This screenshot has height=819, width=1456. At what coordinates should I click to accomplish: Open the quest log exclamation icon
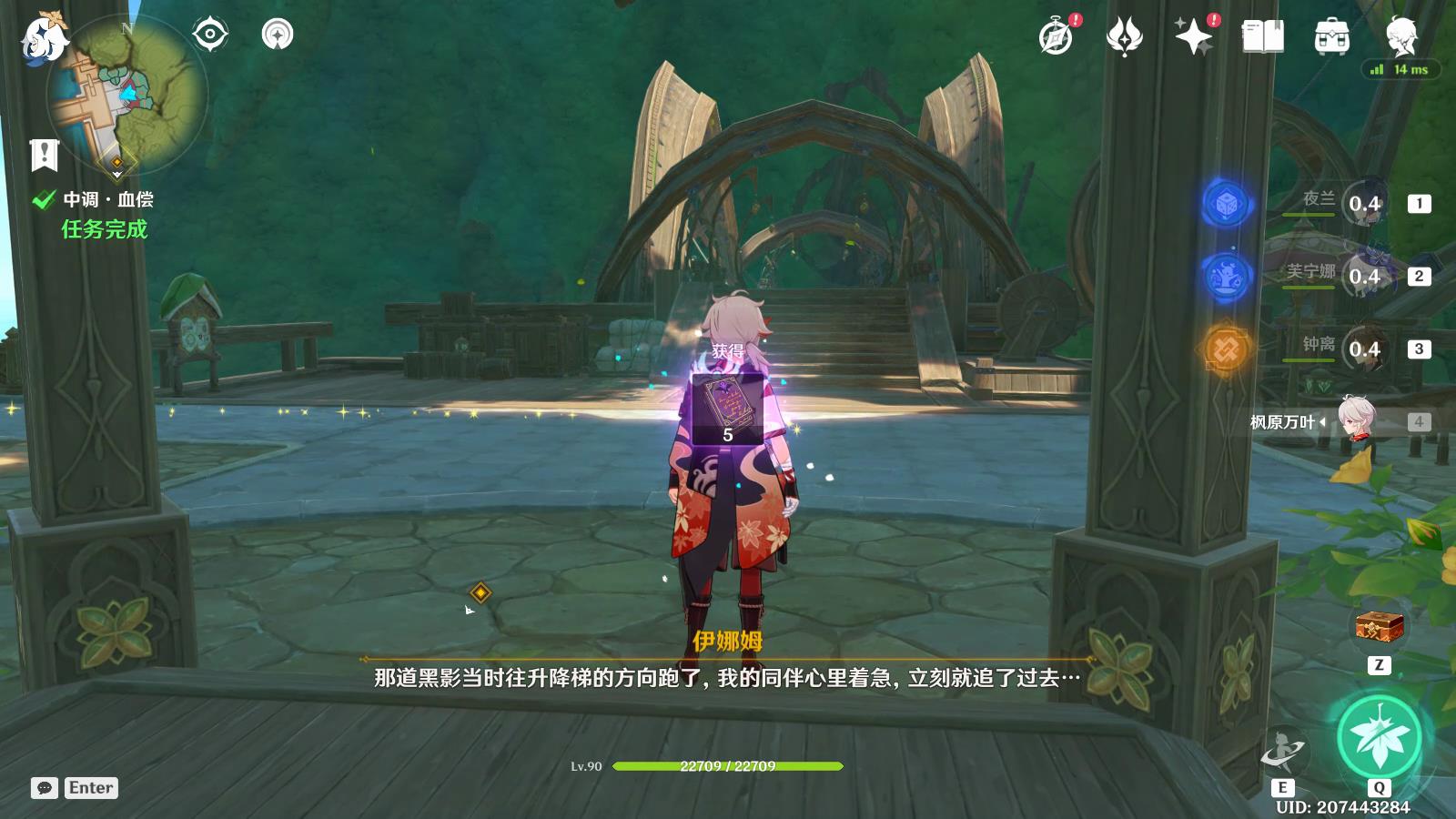[44, 156]
